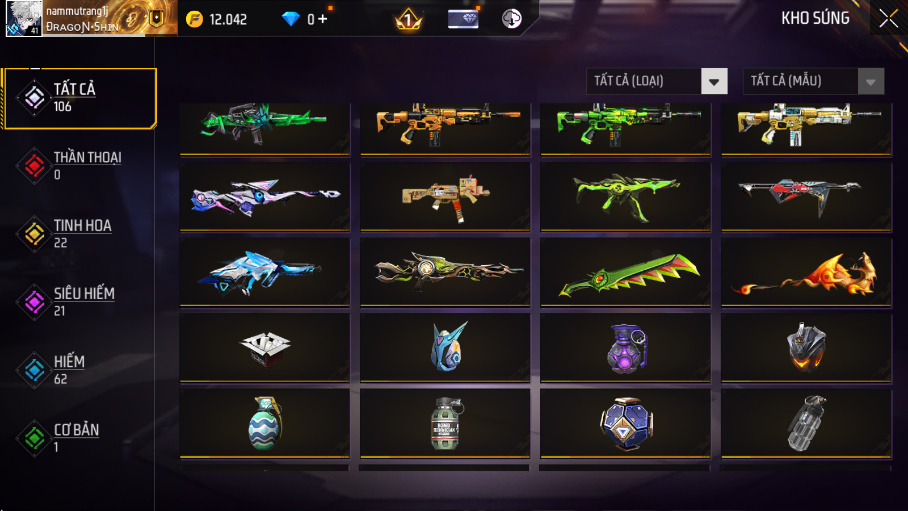Switch to the Thần Thoại tab
This screenshot has width=908, height=511.
pos(80,166)
